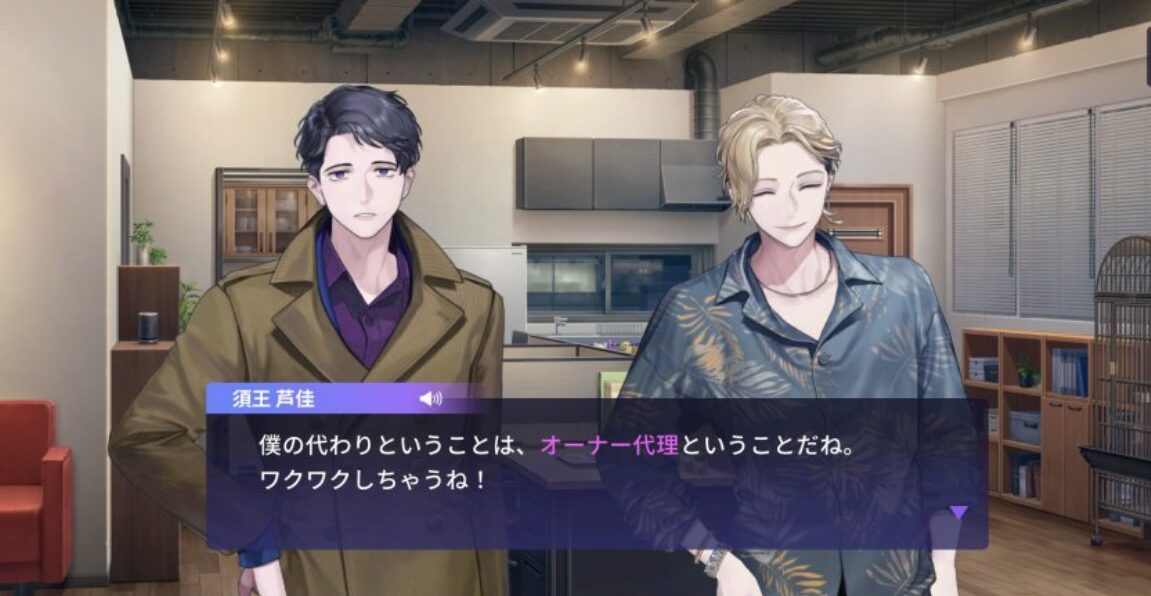Advance dialogue with the purple triangle arrow
The image size is (1151, 596).
pos(958,513)
